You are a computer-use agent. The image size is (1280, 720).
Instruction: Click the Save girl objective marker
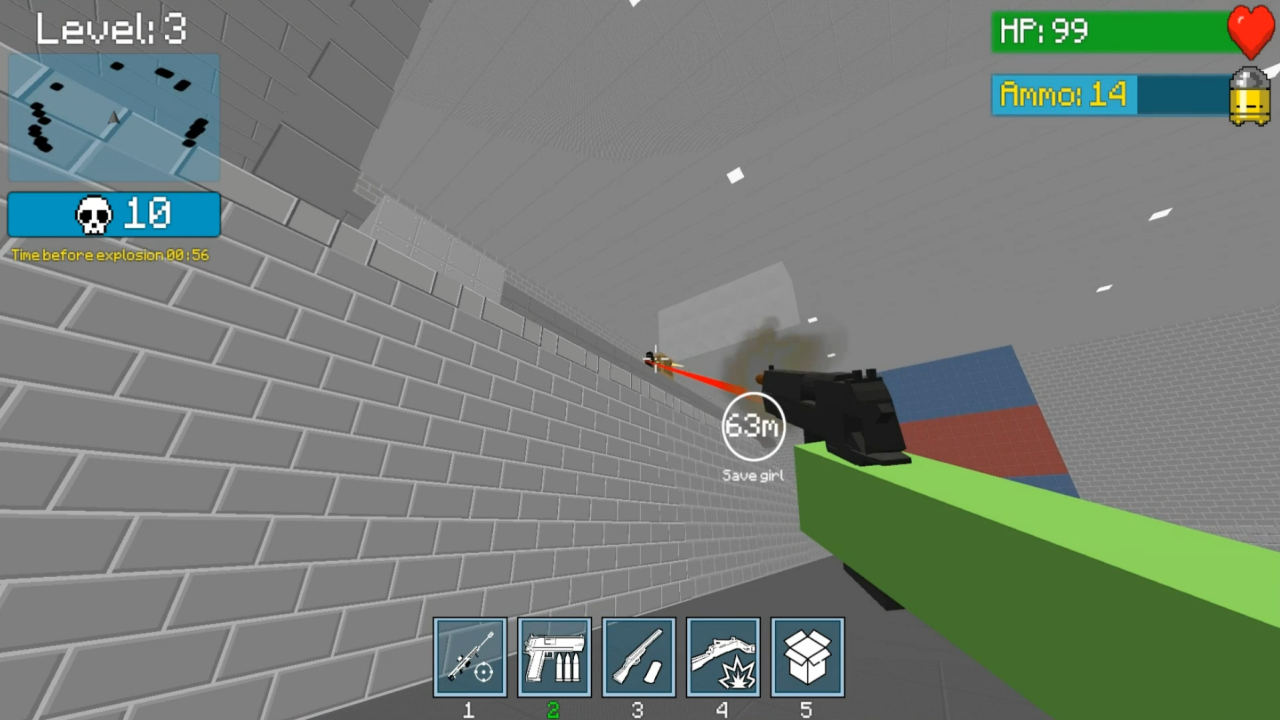(752, 475)
